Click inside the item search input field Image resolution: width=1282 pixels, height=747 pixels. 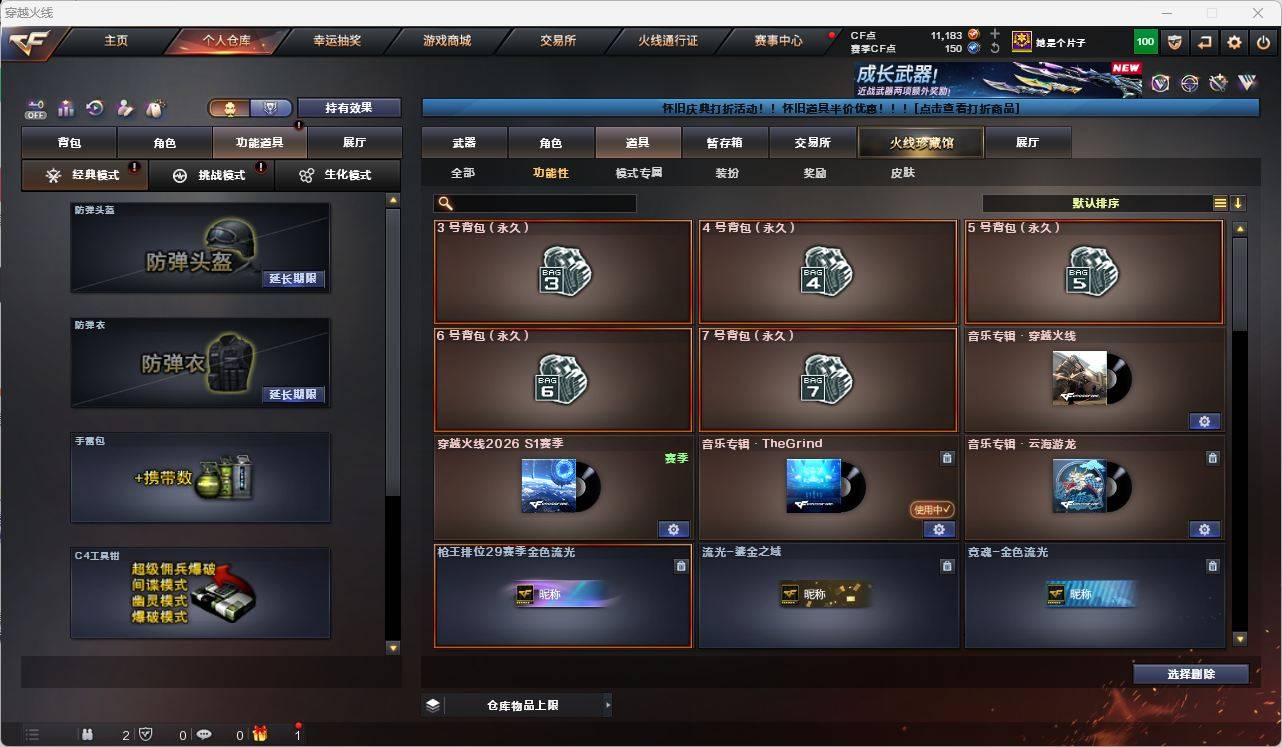[540, 203]
